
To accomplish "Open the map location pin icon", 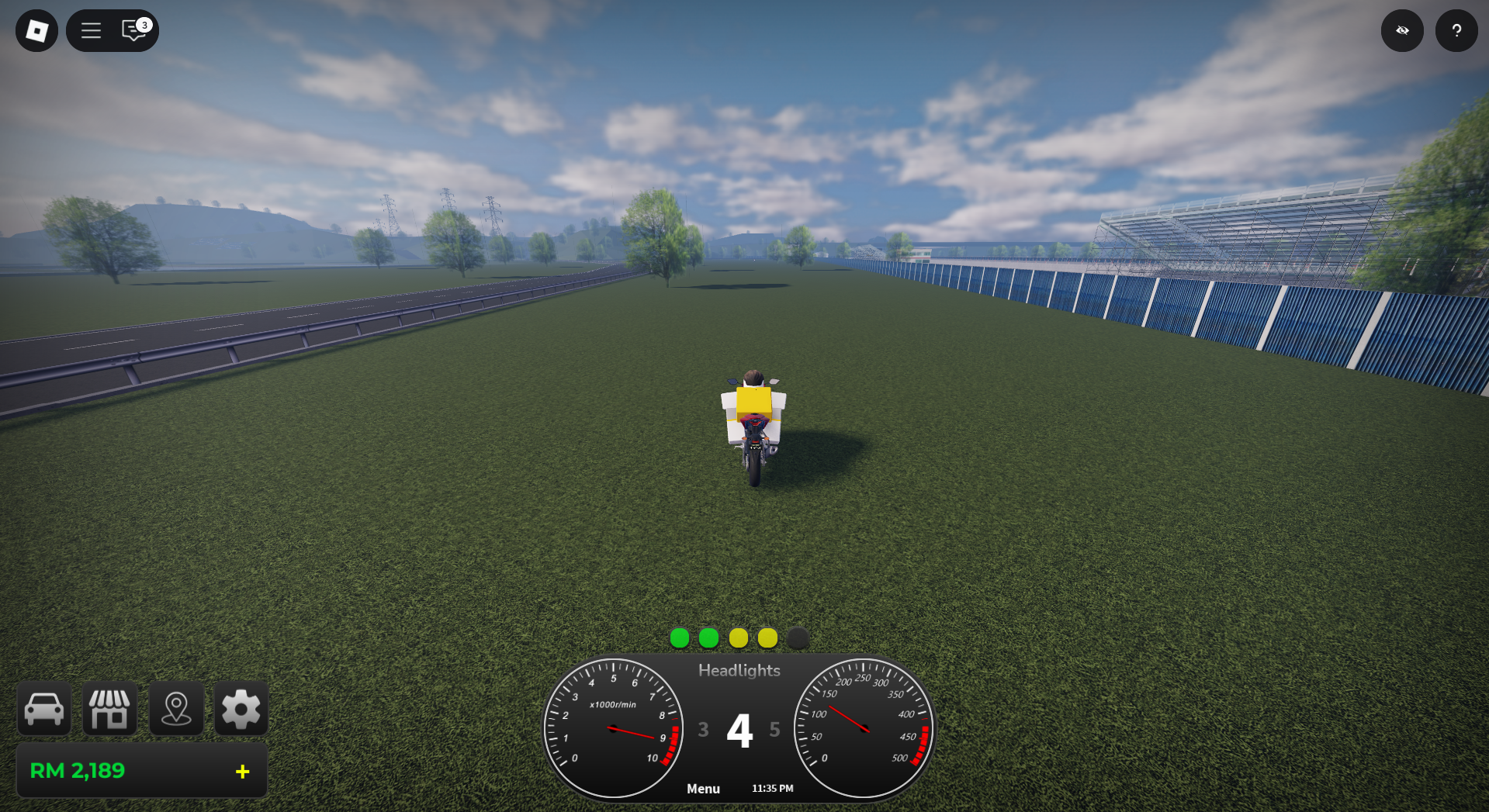I will [176, 708].
